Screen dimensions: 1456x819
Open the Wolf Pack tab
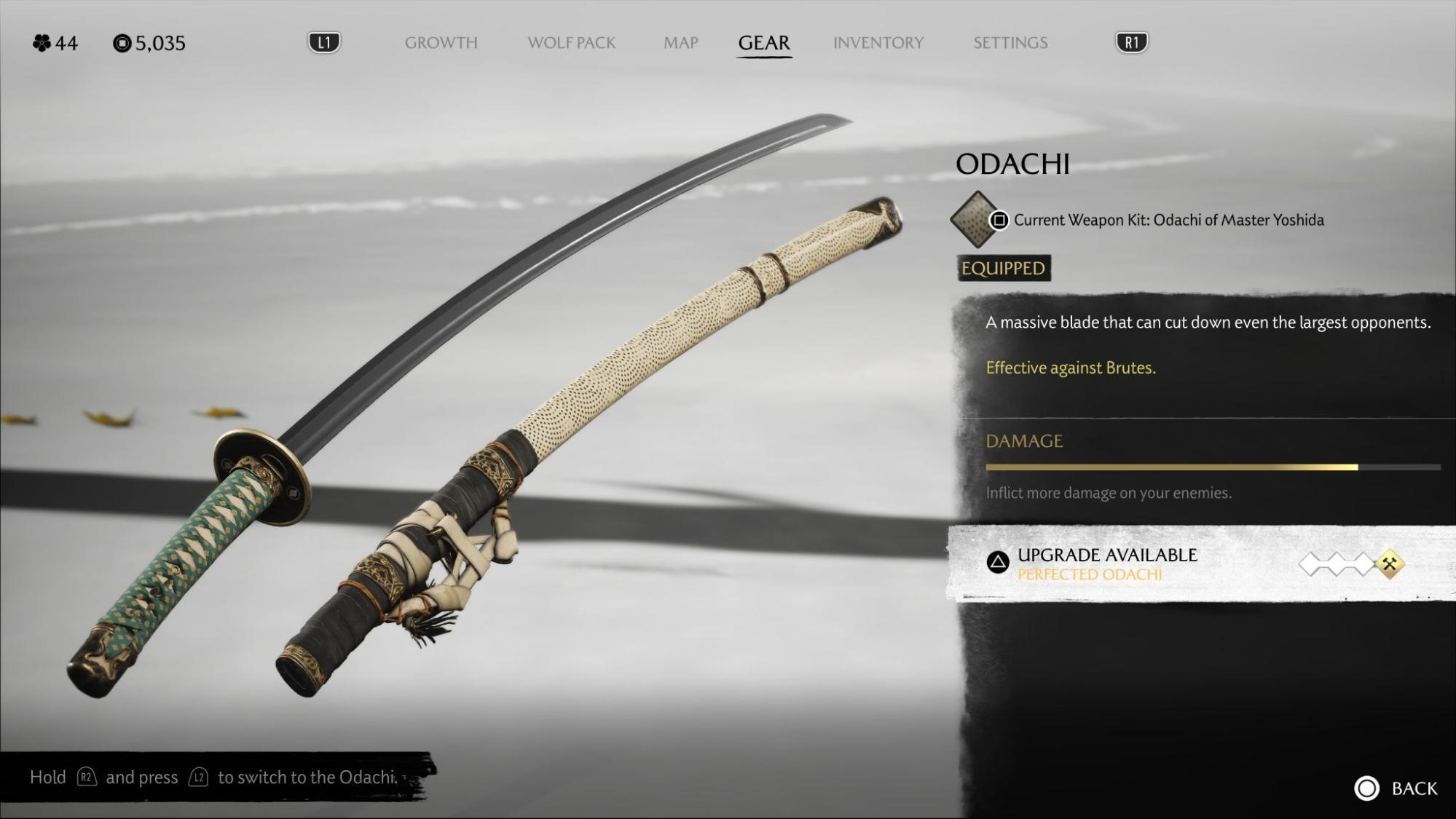click(x=571, y=43)
